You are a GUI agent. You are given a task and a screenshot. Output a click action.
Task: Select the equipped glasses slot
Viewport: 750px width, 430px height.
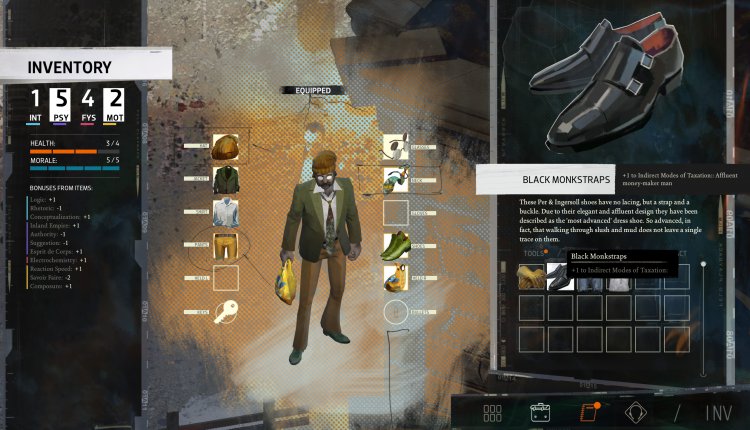point(397,149)
